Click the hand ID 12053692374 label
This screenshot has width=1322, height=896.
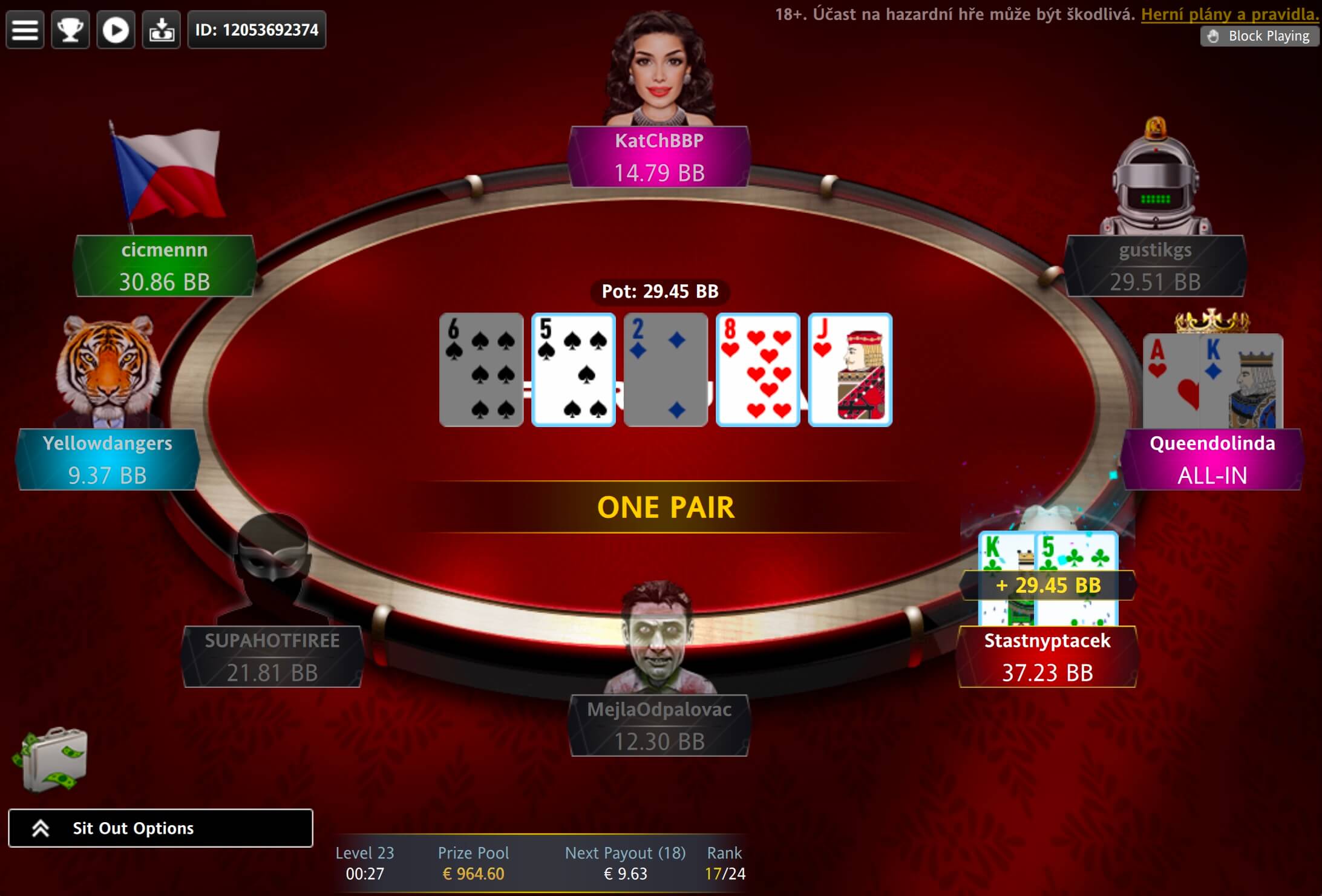(257, 30)
